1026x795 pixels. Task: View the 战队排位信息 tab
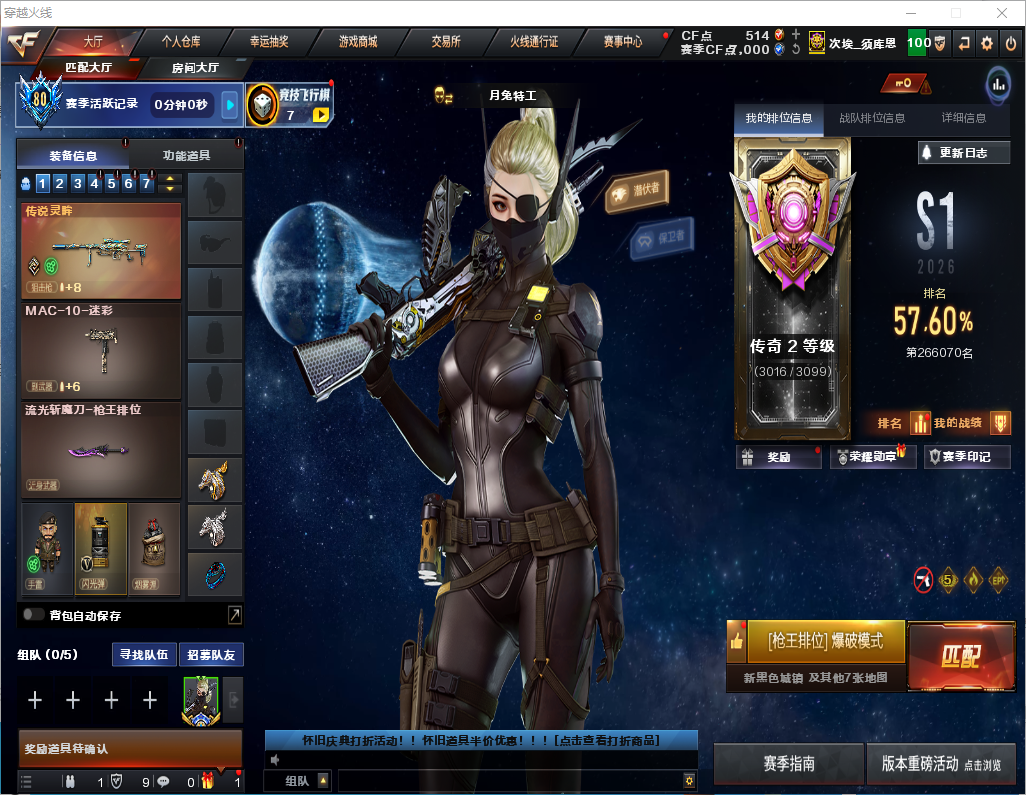coord(872,118)
